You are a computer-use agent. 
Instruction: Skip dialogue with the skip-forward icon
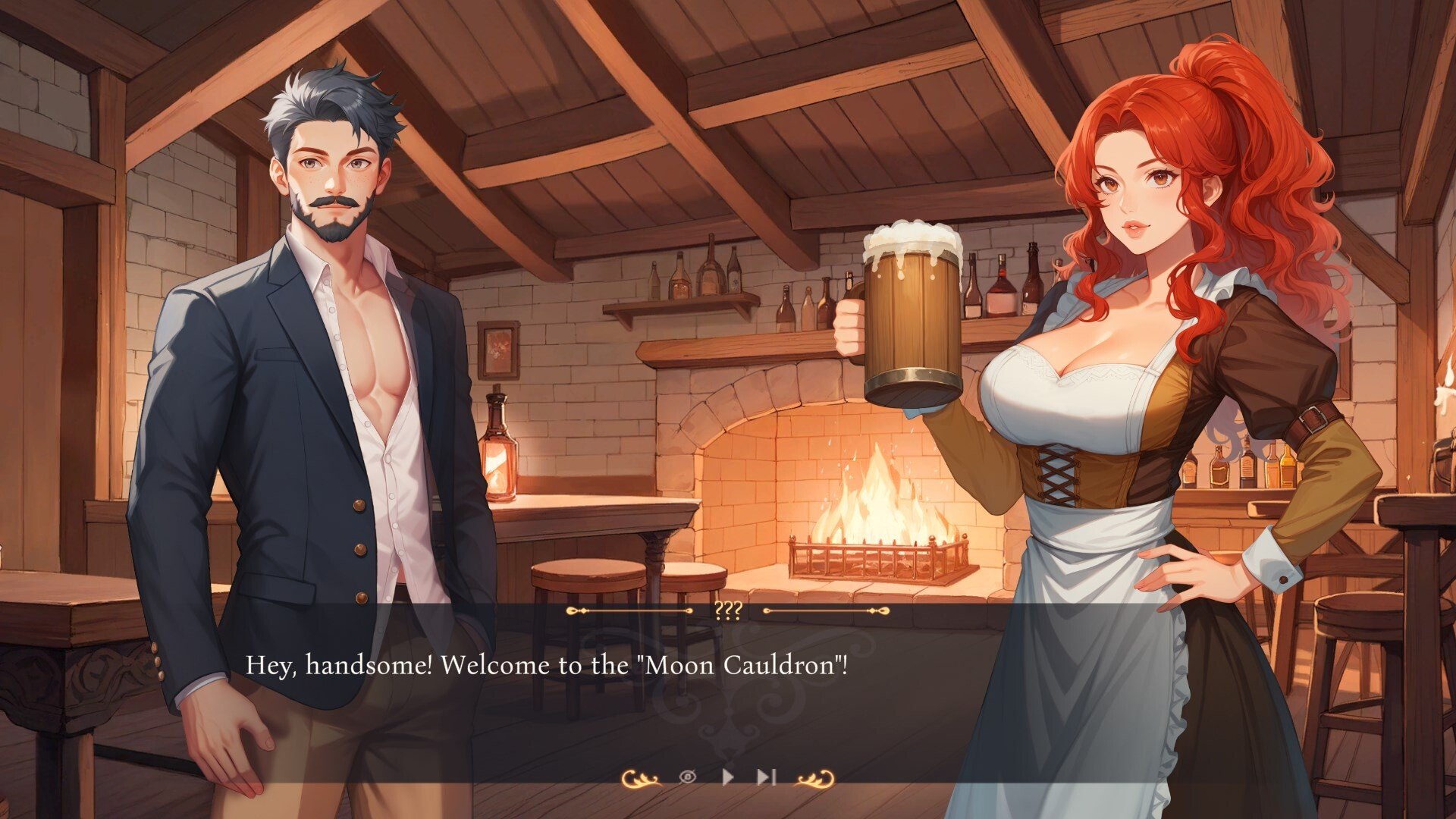click(x=766, y=777)
